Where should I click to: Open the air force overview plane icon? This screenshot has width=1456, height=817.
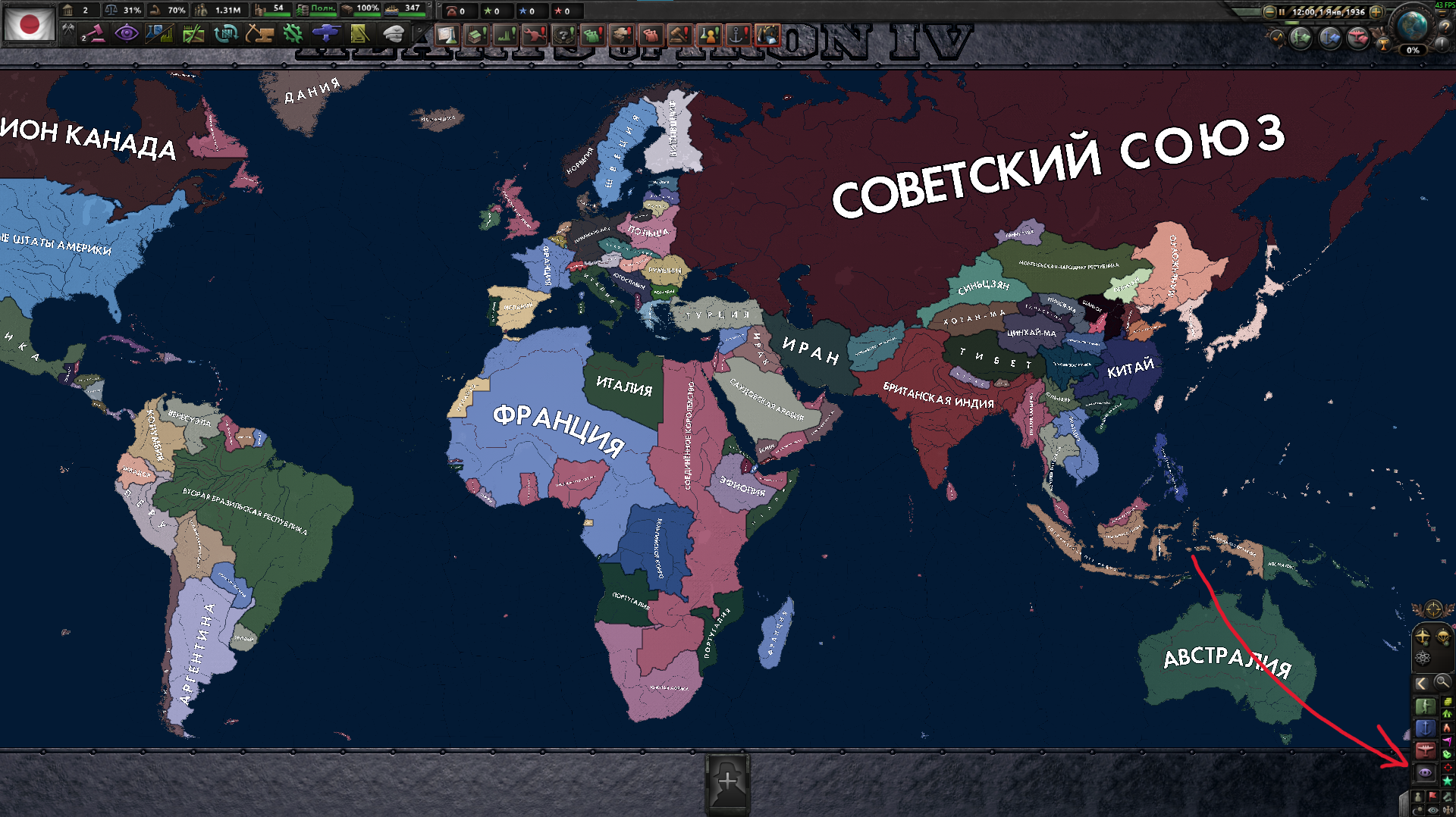point(1357,39)
